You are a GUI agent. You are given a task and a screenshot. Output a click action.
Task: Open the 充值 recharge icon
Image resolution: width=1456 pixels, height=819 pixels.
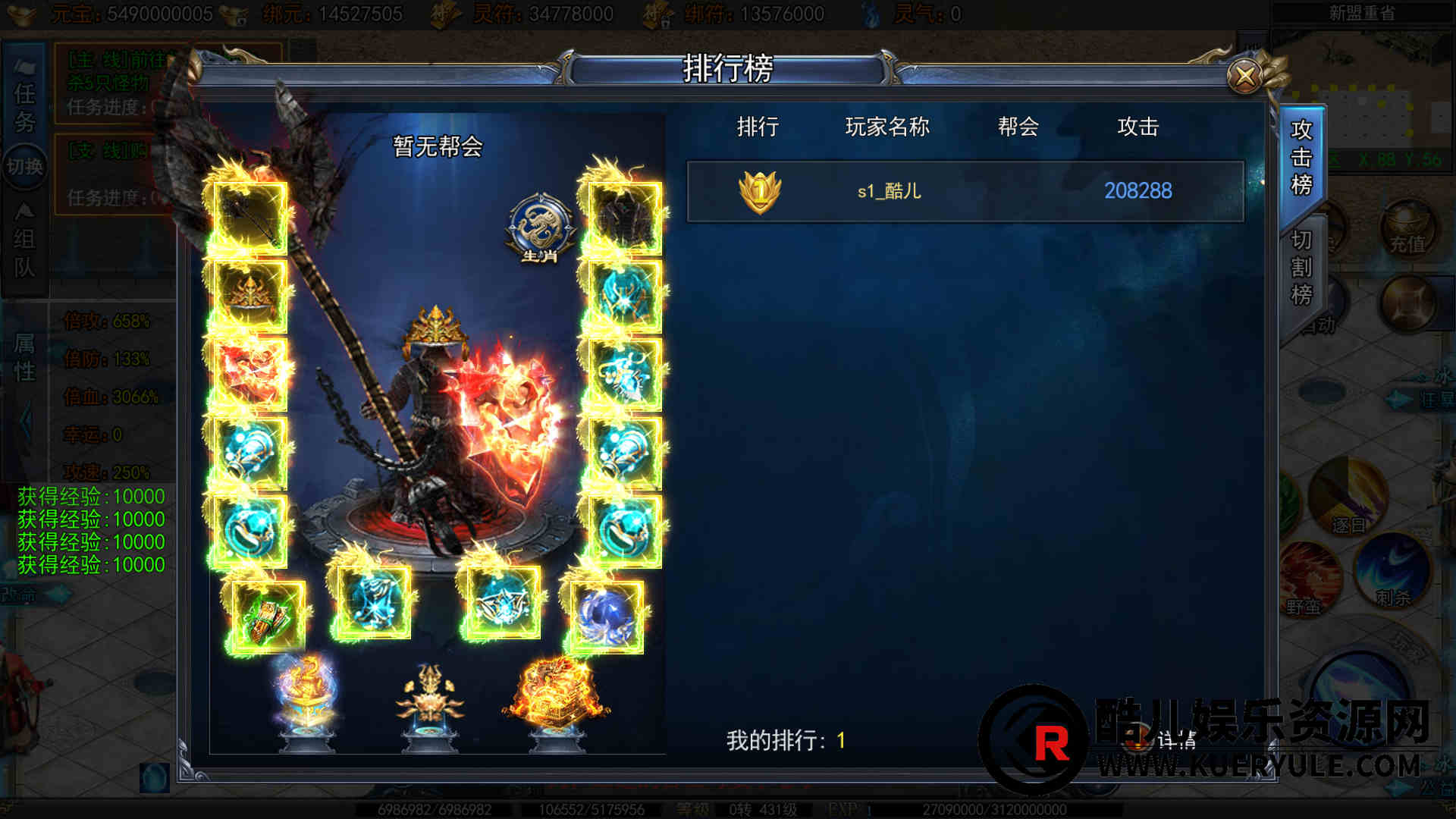point(1407,229)
